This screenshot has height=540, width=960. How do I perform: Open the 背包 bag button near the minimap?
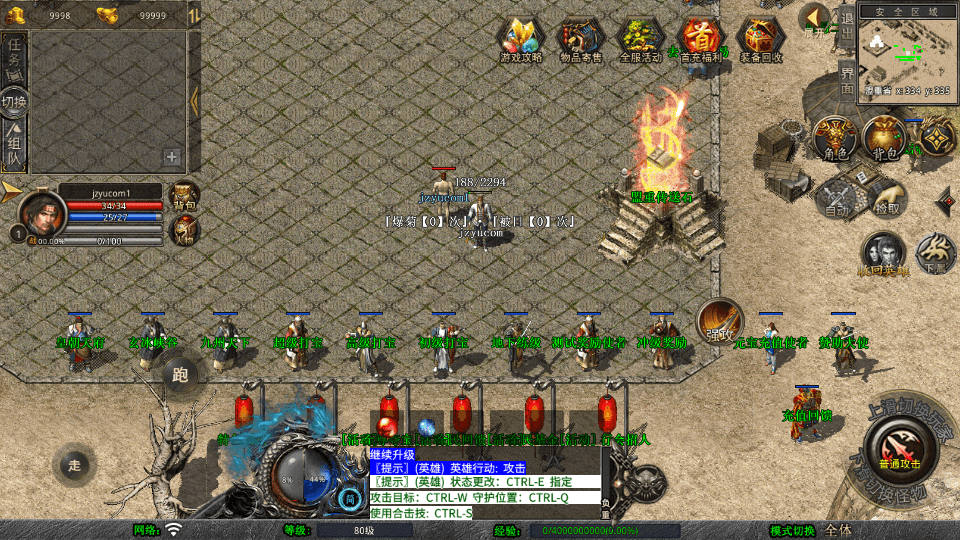[884, 139]
